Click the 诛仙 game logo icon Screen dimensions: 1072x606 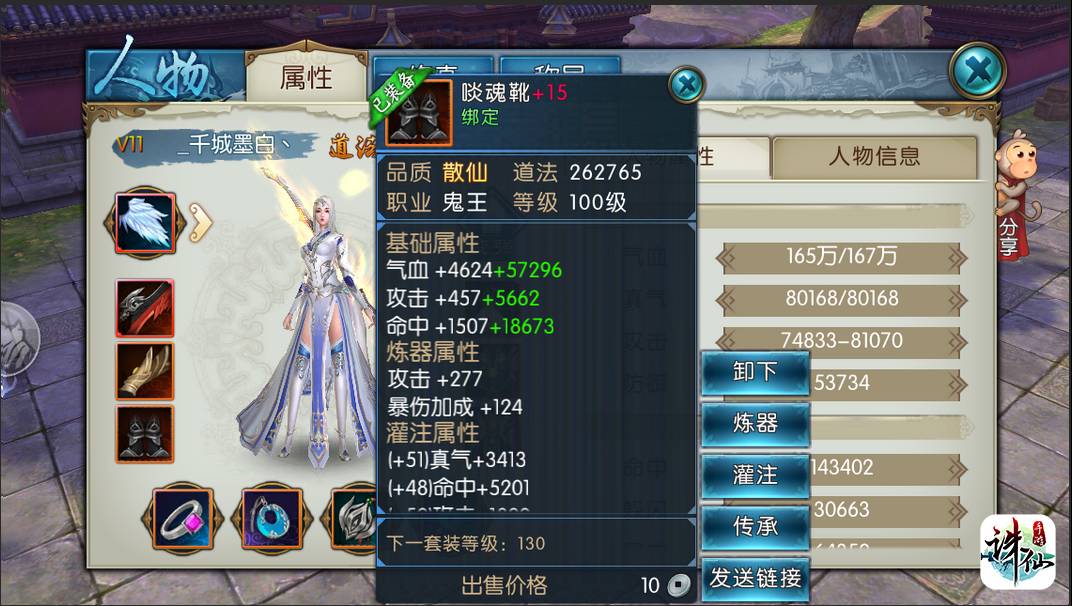click(1016, 551)
